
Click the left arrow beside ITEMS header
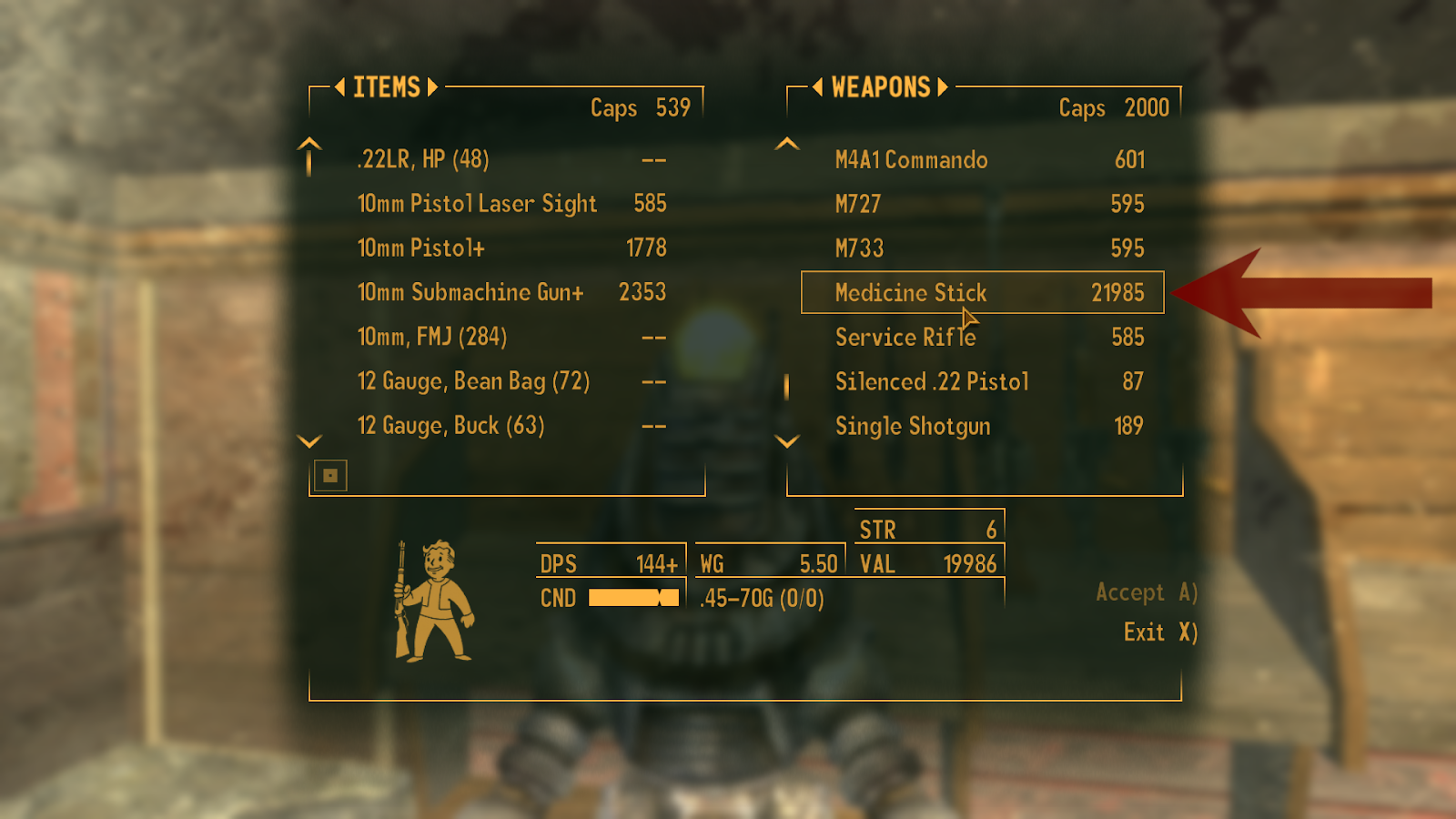(x=339, y=87)
